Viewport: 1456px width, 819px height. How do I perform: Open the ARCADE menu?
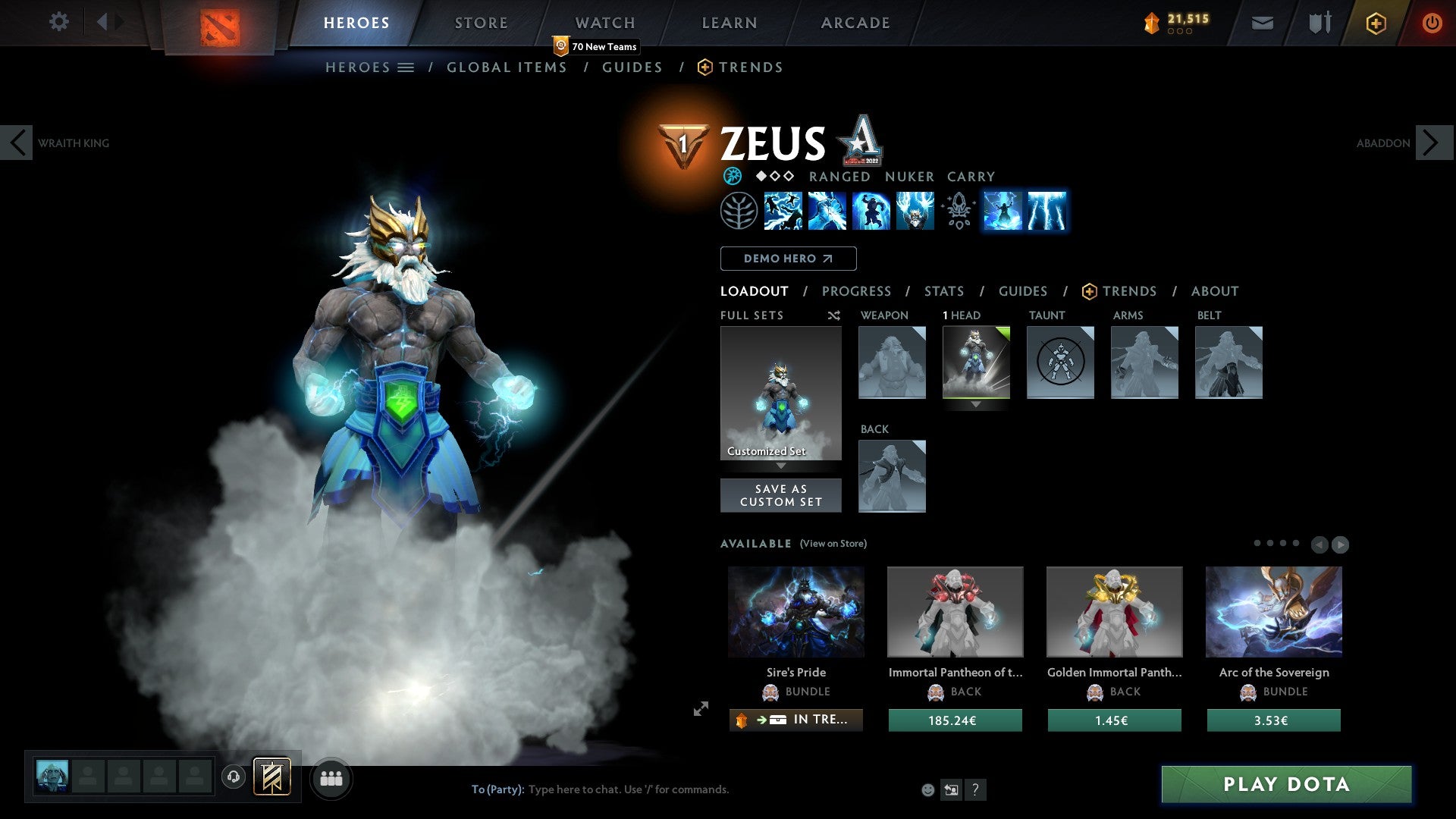(855, 22)
